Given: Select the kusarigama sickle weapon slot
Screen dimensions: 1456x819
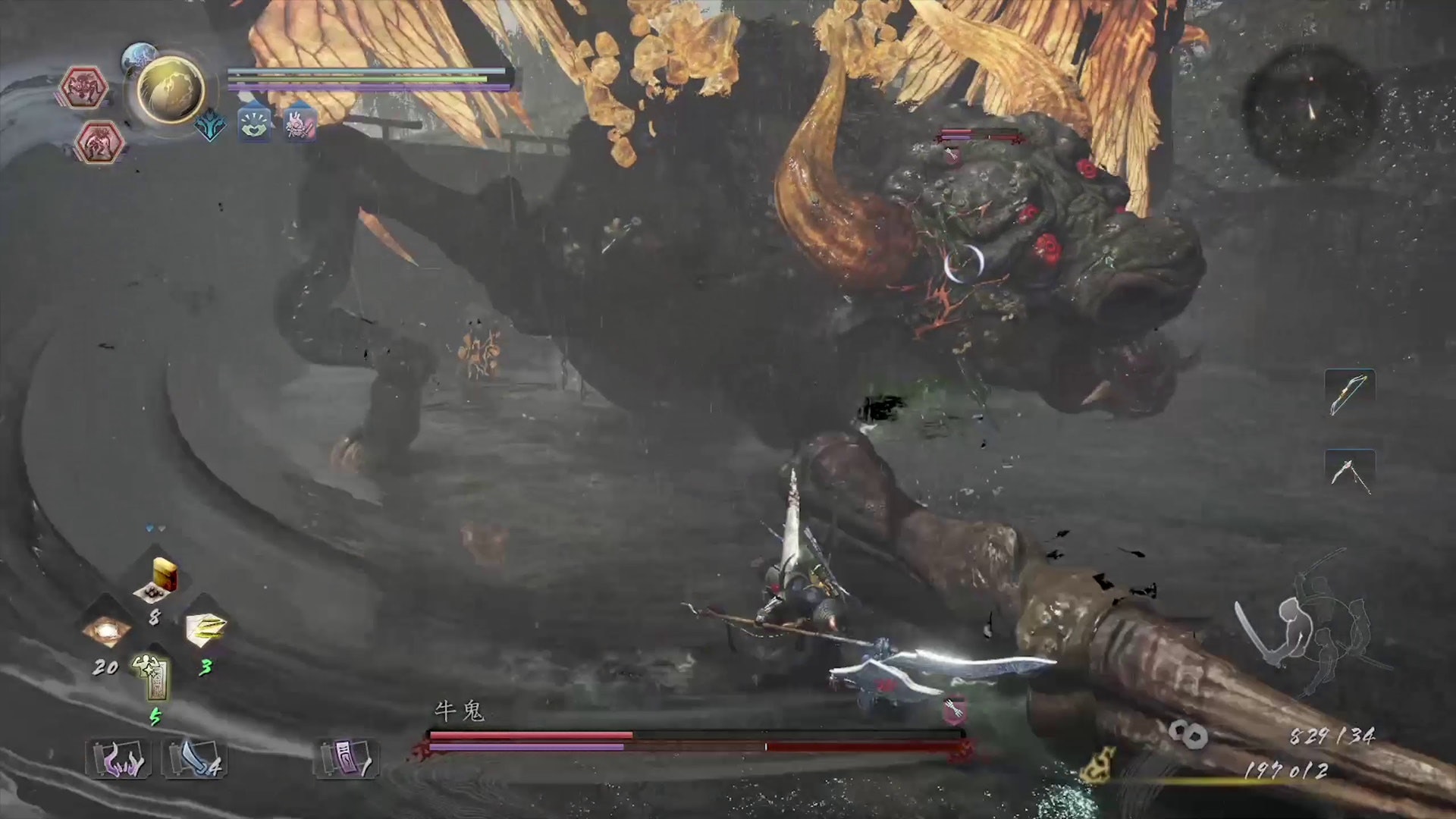Looking at the screenshot, I should click(x=1349, y=472).
